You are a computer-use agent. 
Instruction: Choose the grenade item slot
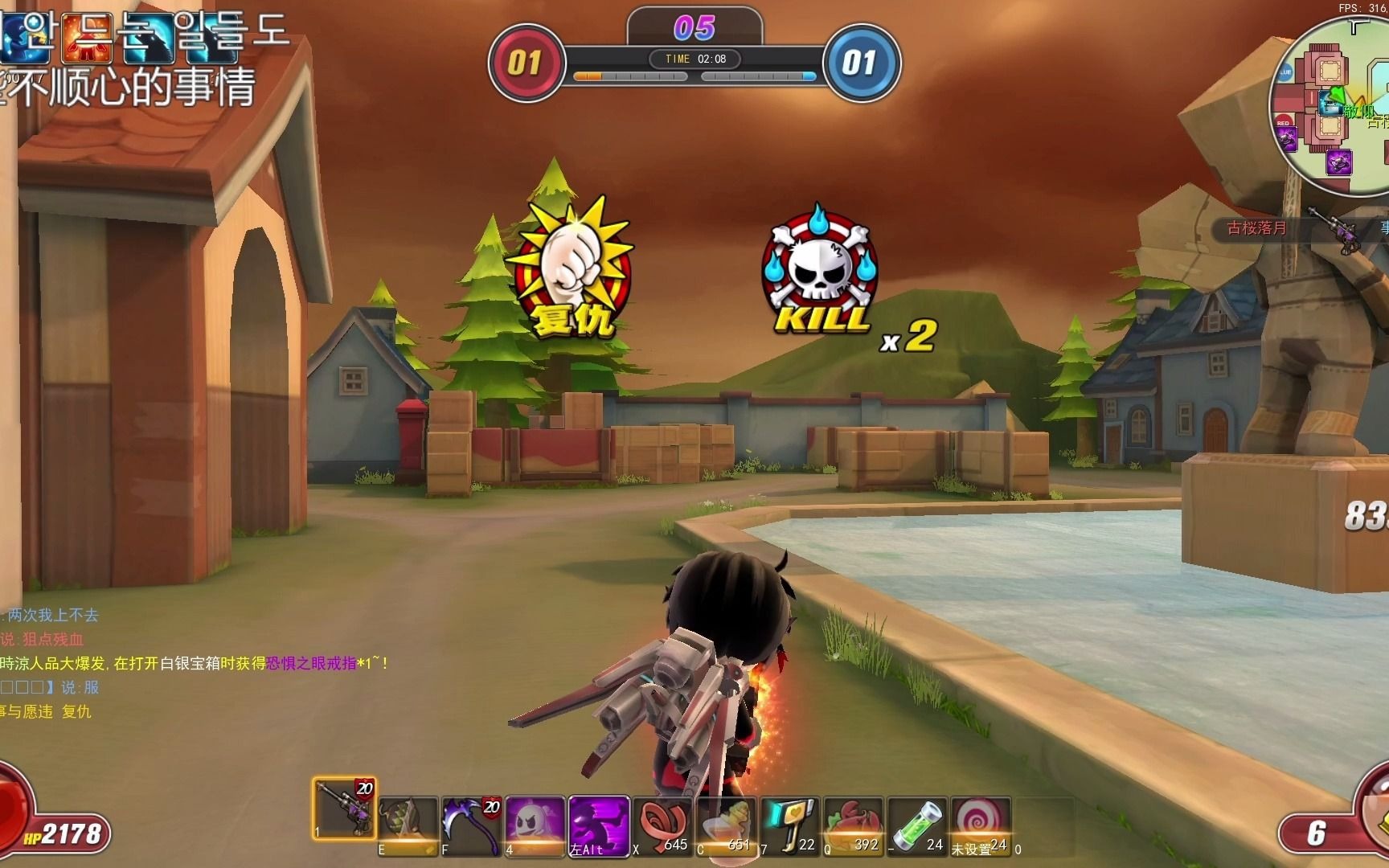tap(408, 825)
